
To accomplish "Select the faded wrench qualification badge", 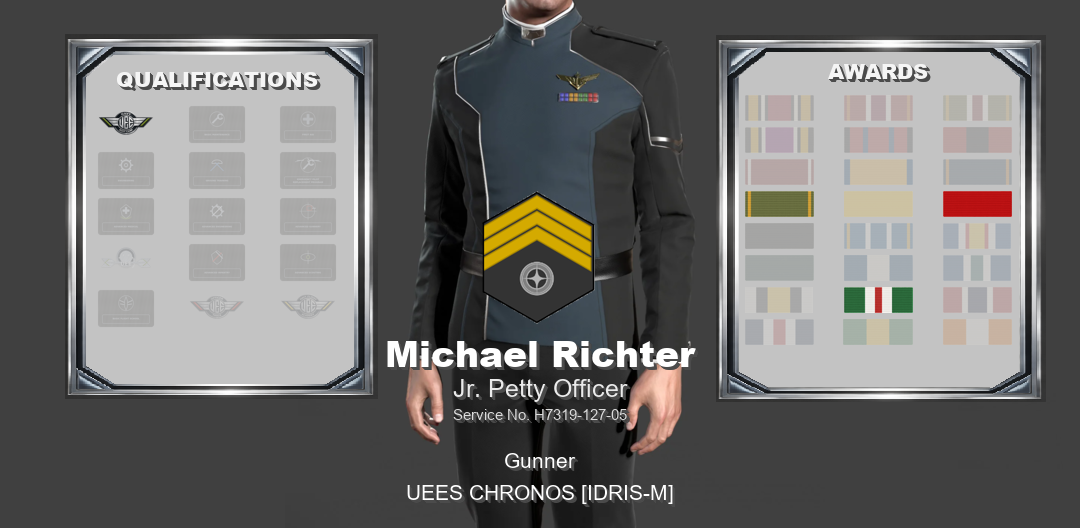I will coord(217,124).
